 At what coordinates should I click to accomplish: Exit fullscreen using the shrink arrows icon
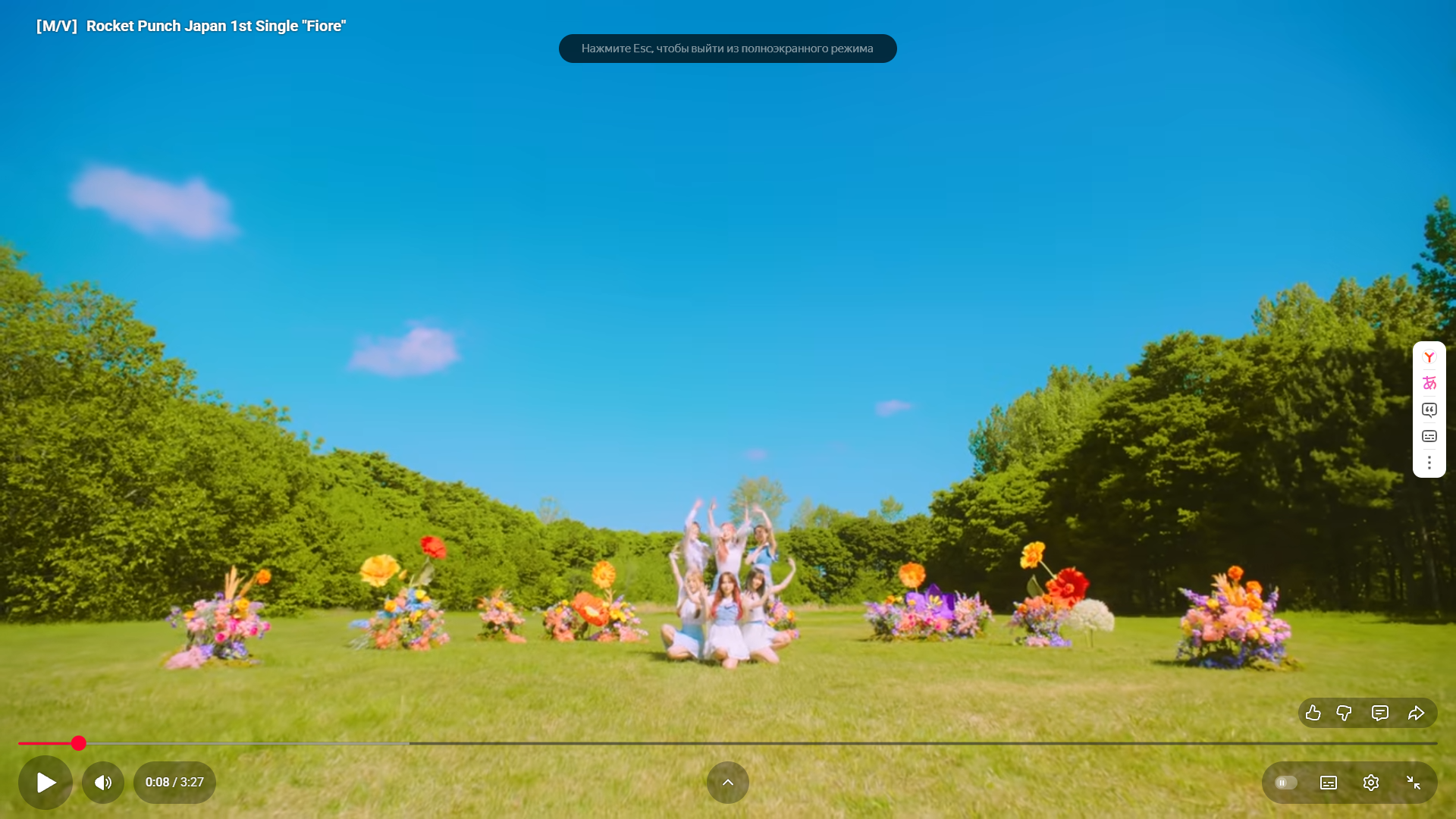(x=1414, y=782)
